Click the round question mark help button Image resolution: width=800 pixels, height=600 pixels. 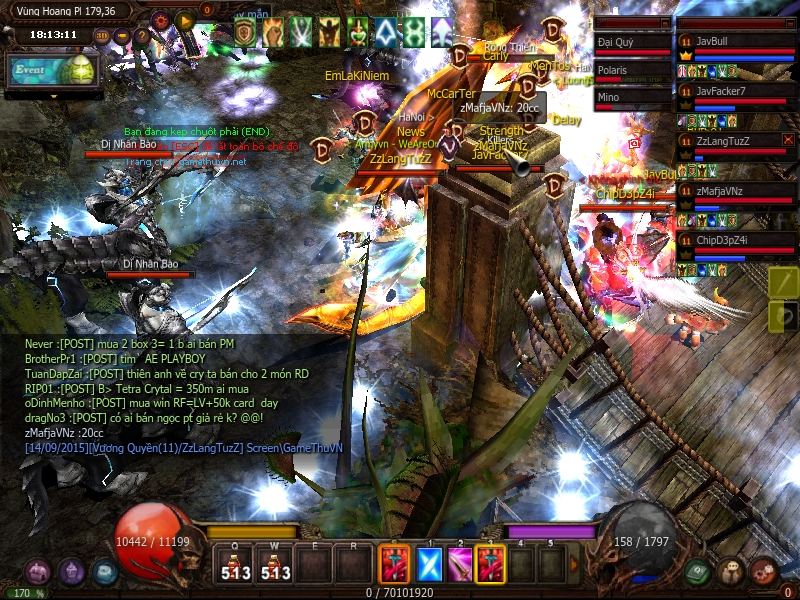point(143,37)
